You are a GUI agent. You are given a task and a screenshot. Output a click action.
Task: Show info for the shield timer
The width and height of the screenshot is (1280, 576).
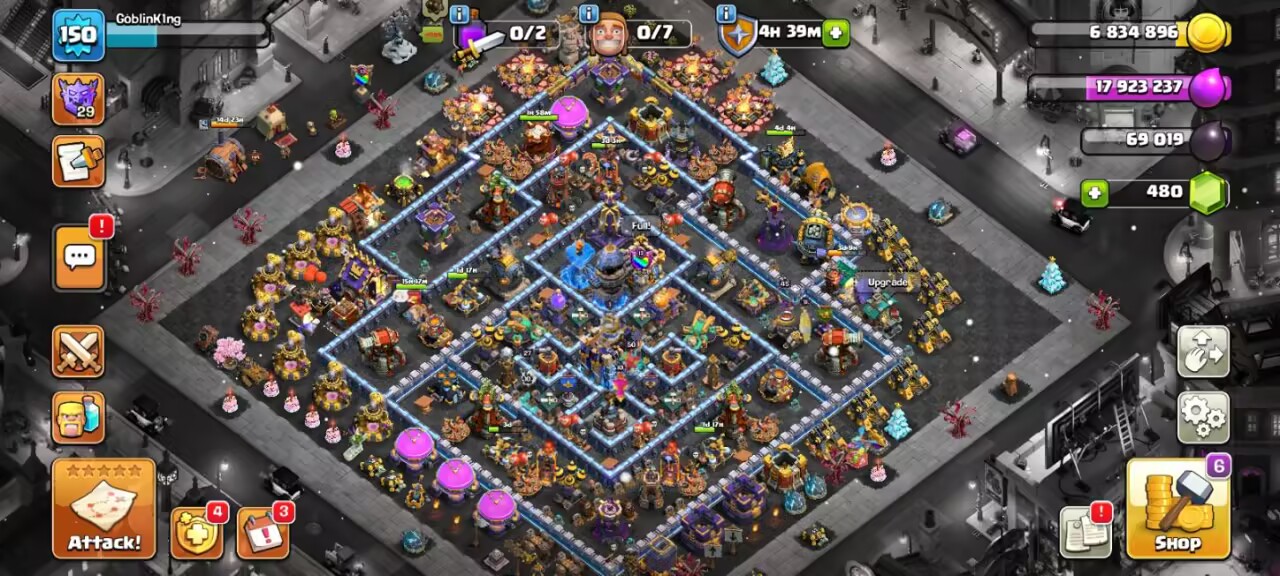[726, 13]
